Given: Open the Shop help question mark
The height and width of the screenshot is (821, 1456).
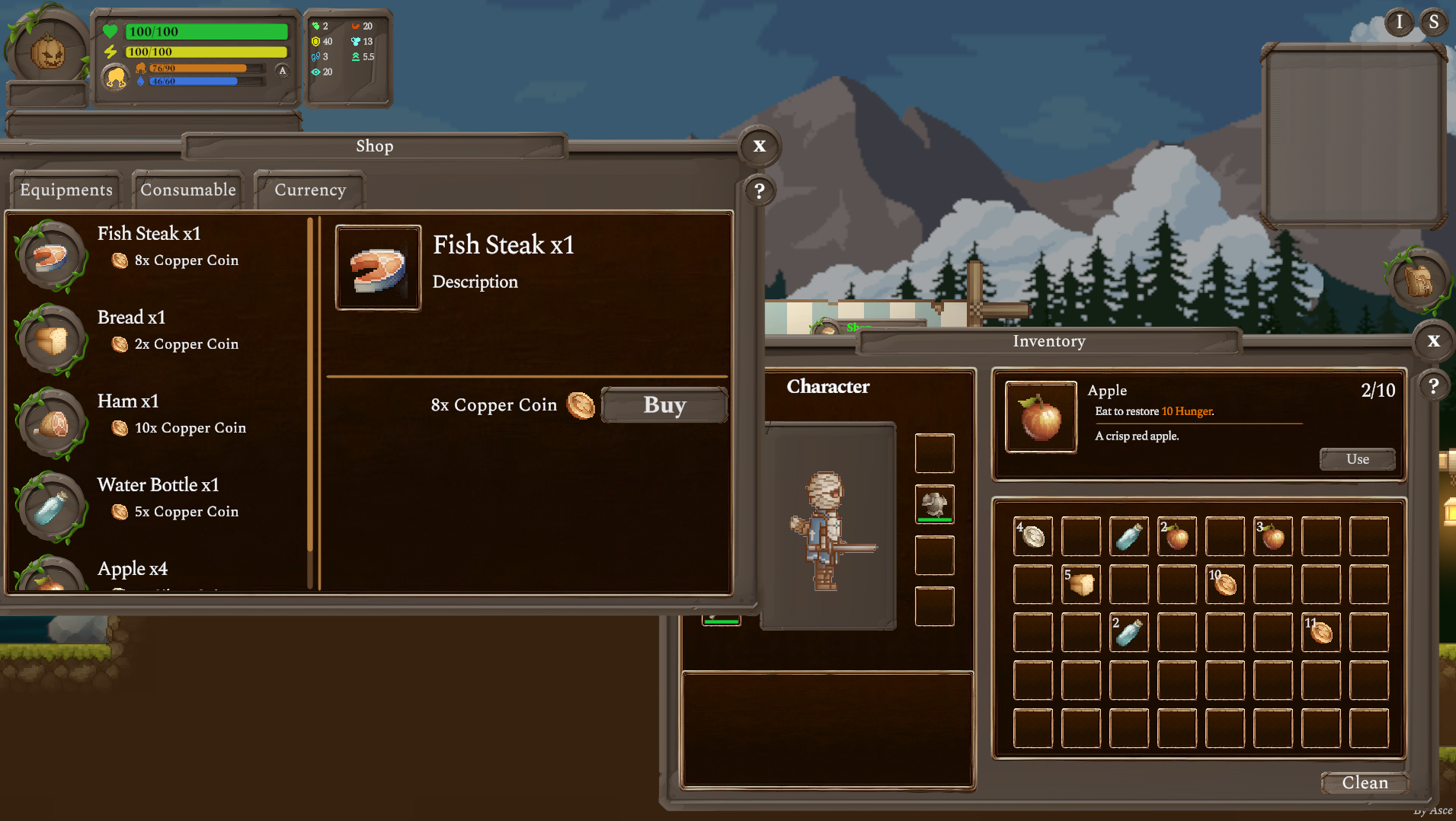Looking at the screenshot, I should [759, 190].
